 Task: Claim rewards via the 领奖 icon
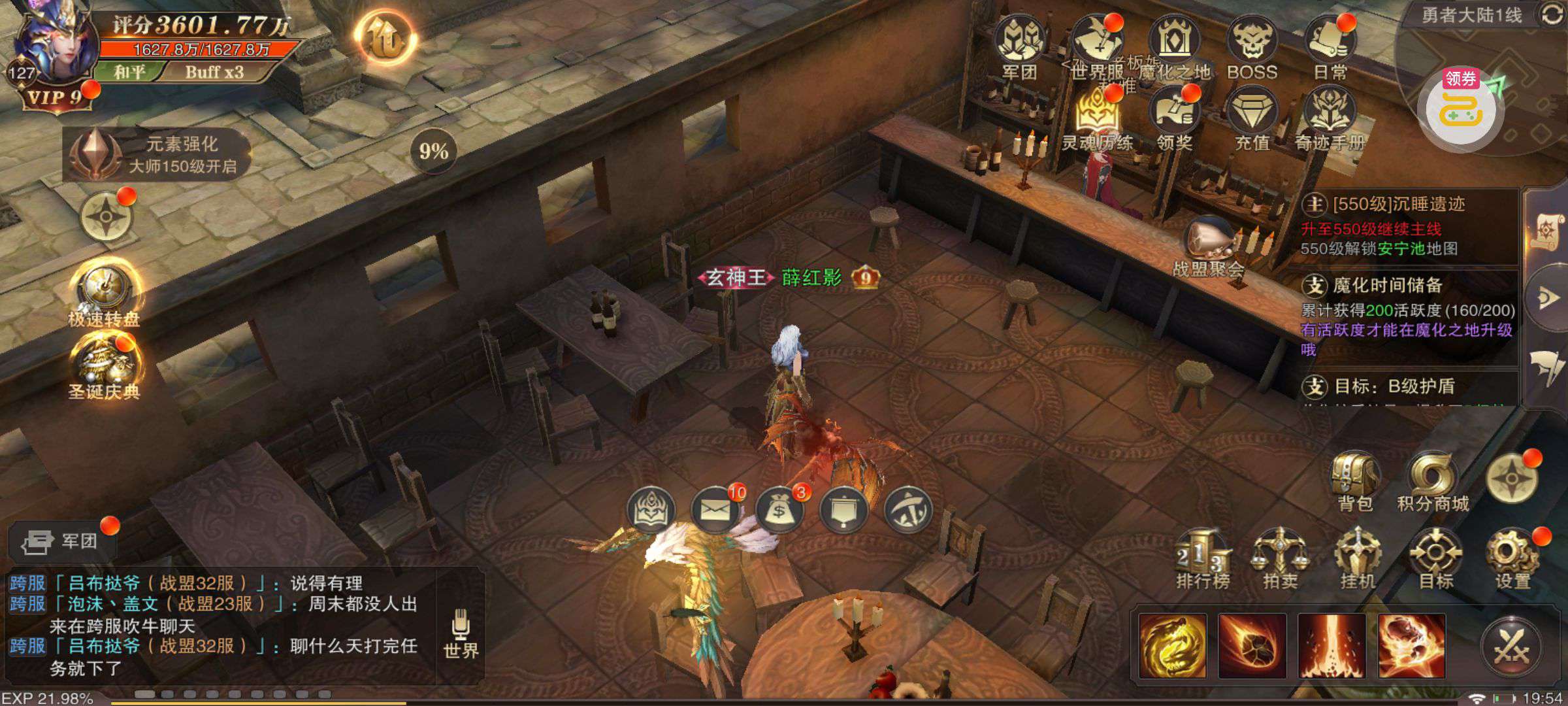point(1175,118)
